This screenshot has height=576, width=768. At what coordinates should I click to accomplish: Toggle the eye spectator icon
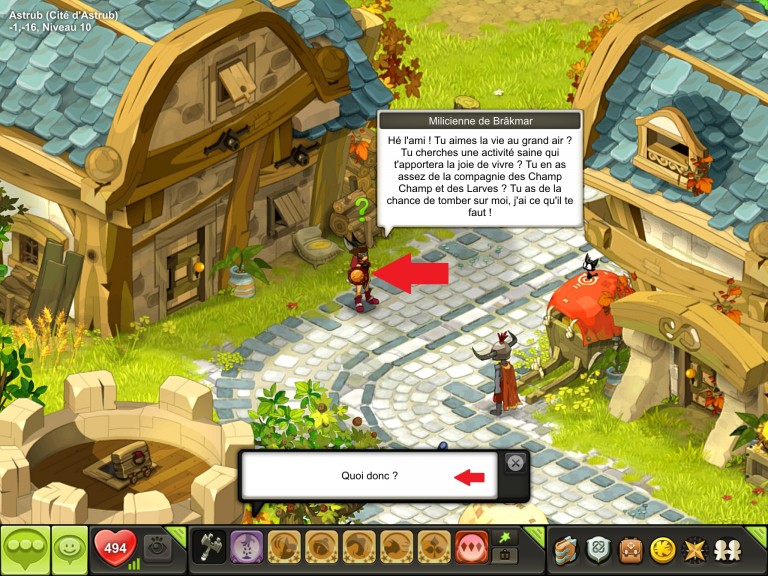[x=155, y=546]
